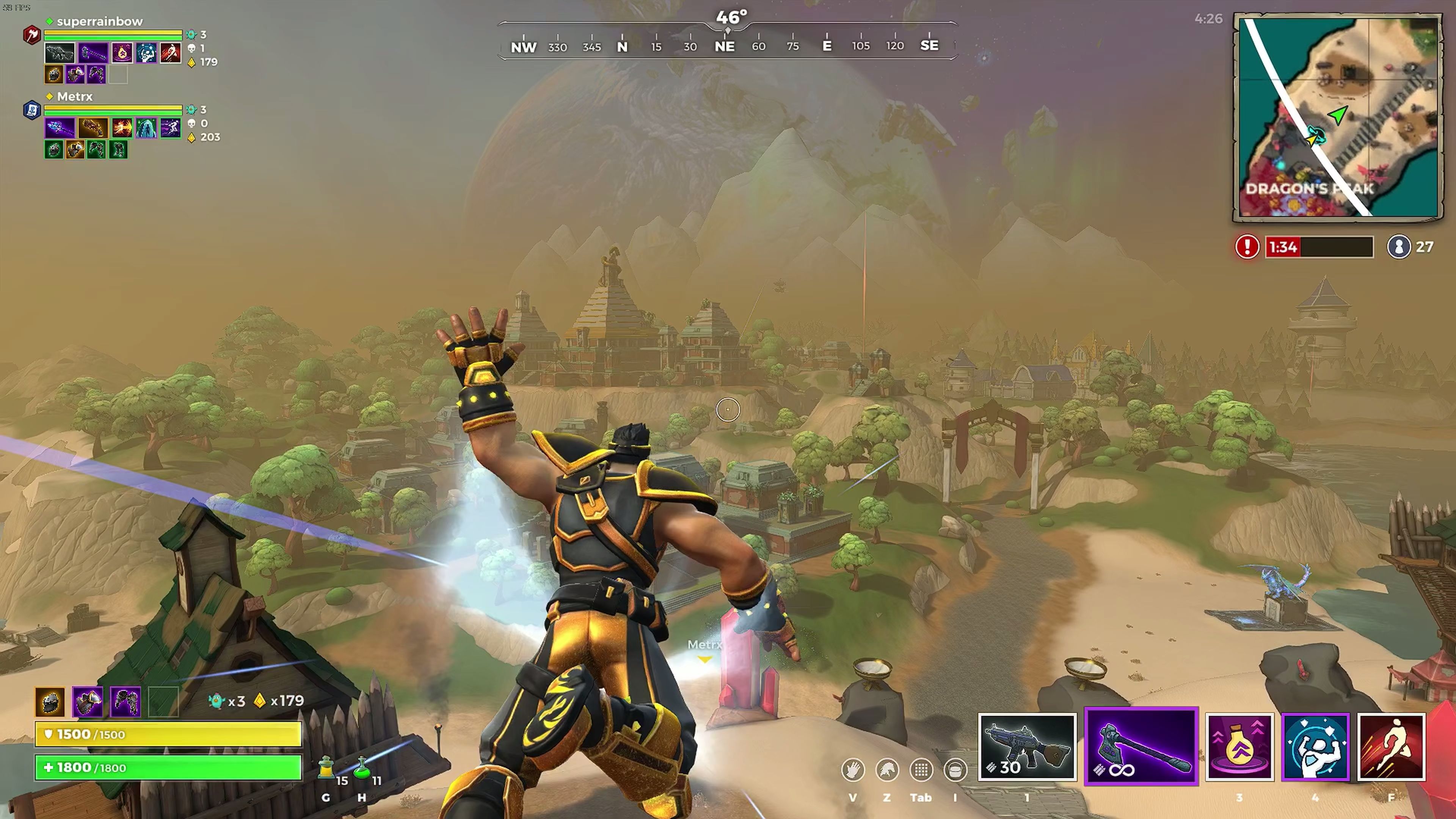The image size is (1456, 819).
Task: Select the gold helmet armor slot
Action: (x=50, y=701)
